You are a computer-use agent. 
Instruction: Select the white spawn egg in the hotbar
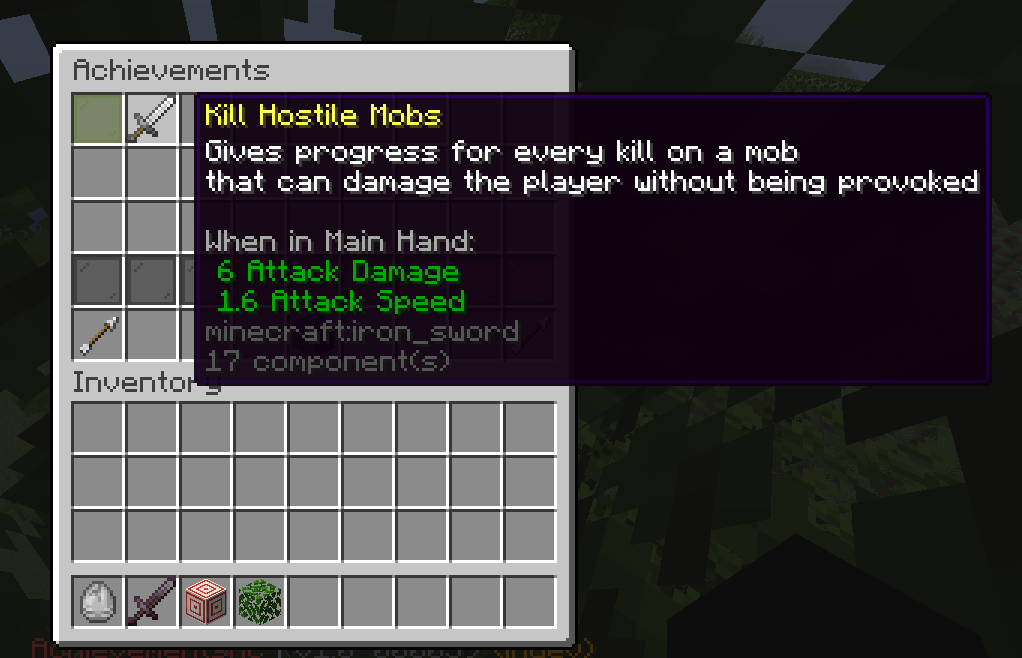(x=98, y=602)
